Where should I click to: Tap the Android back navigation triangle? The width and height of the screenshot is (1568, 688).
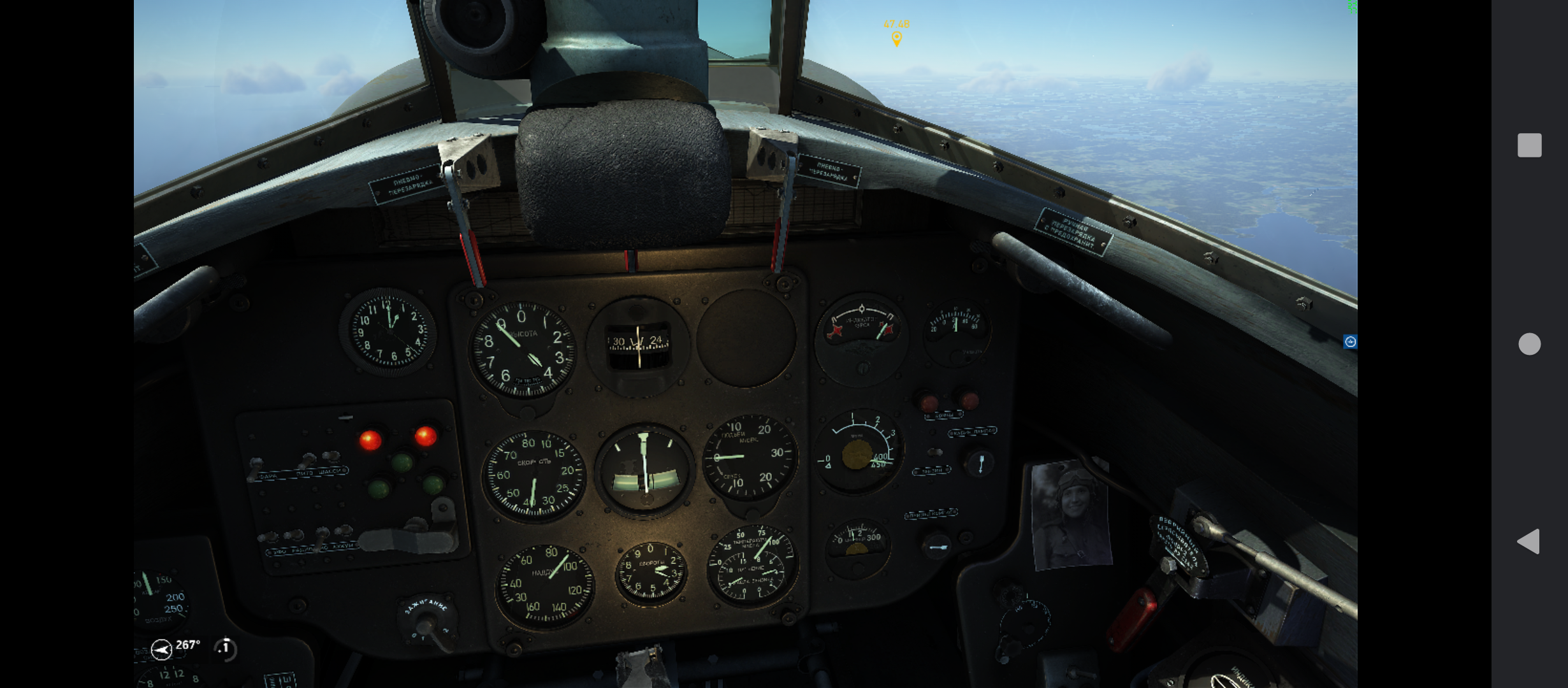[1530, 541]
